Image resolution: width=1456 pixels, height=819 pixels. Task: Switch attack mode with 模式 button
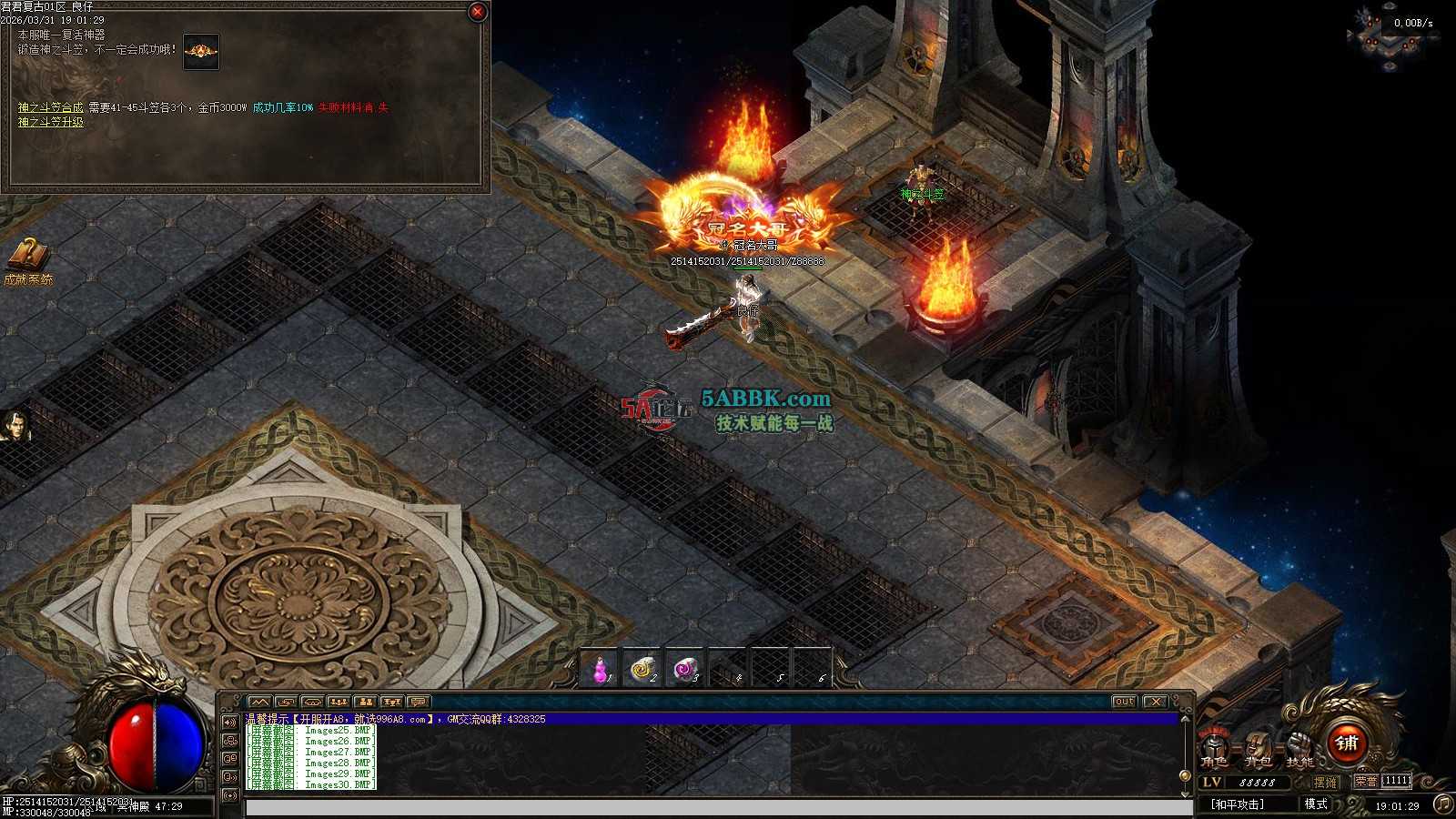tap(1316, 804)
